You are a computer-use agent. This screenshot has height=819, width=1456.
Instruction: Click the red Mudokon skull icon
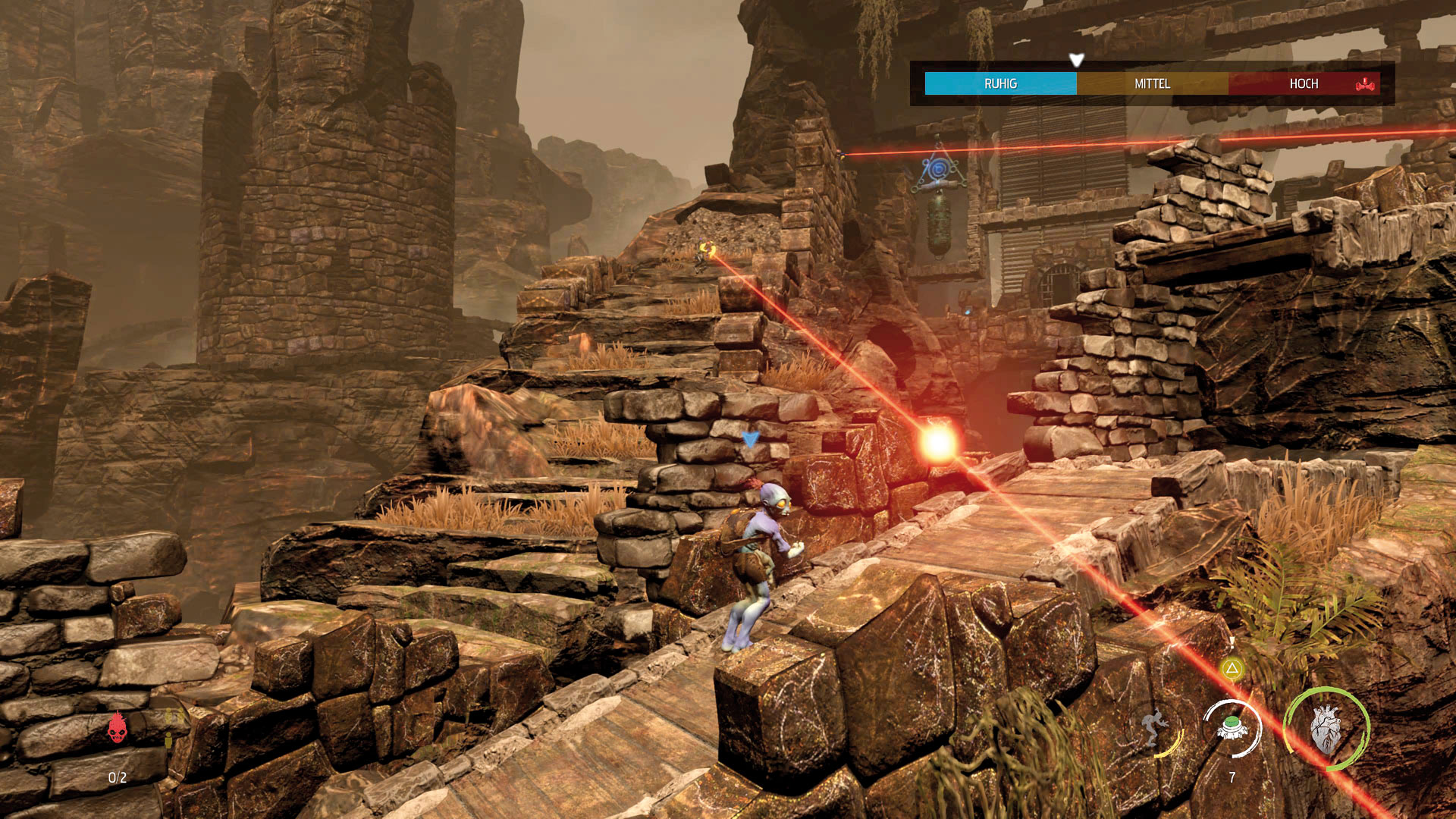coord(117,728)
